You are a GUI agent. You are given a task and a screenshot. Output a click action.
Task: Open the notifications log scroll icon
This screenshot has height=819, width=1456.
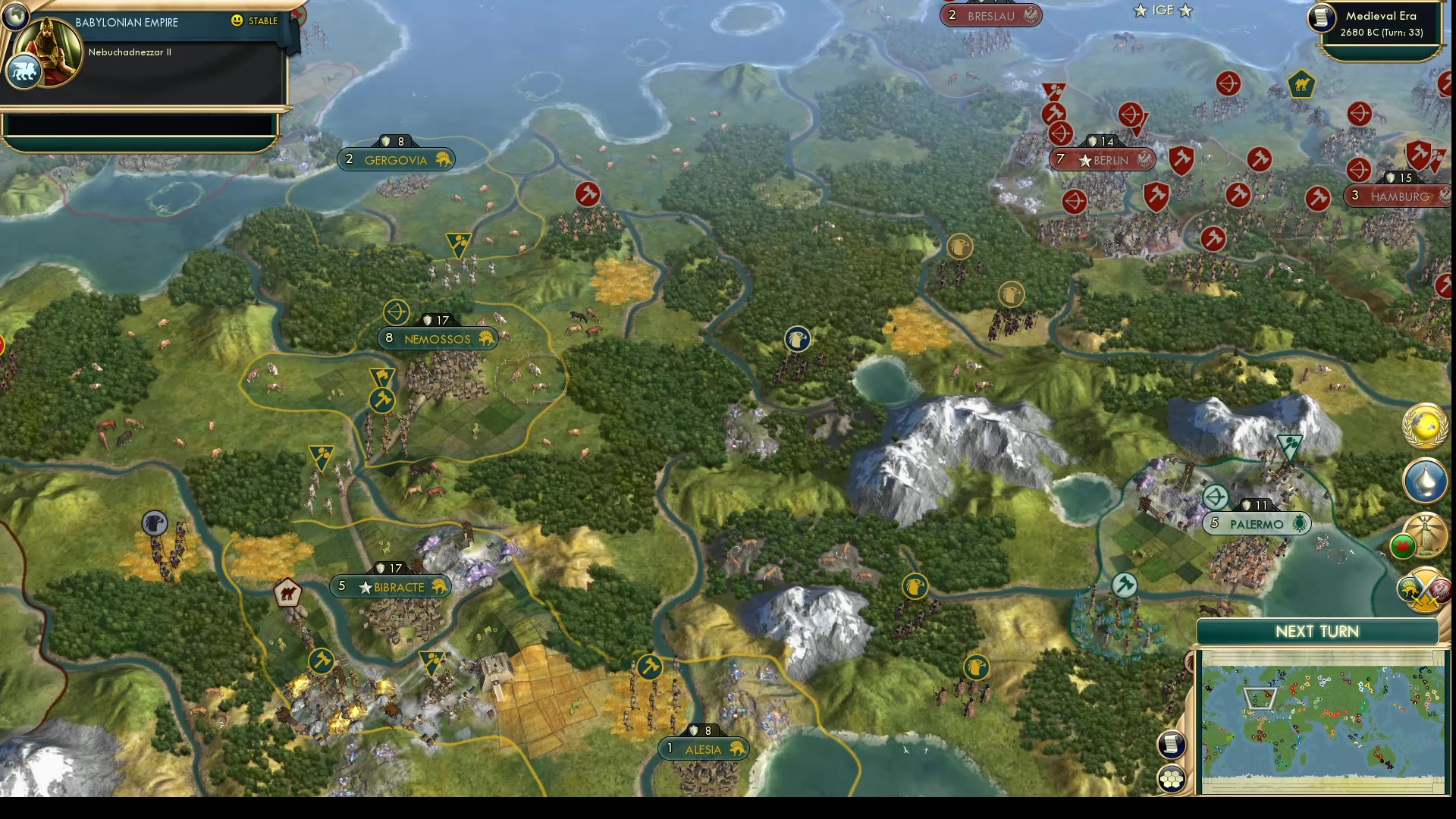pos(1170,745)
